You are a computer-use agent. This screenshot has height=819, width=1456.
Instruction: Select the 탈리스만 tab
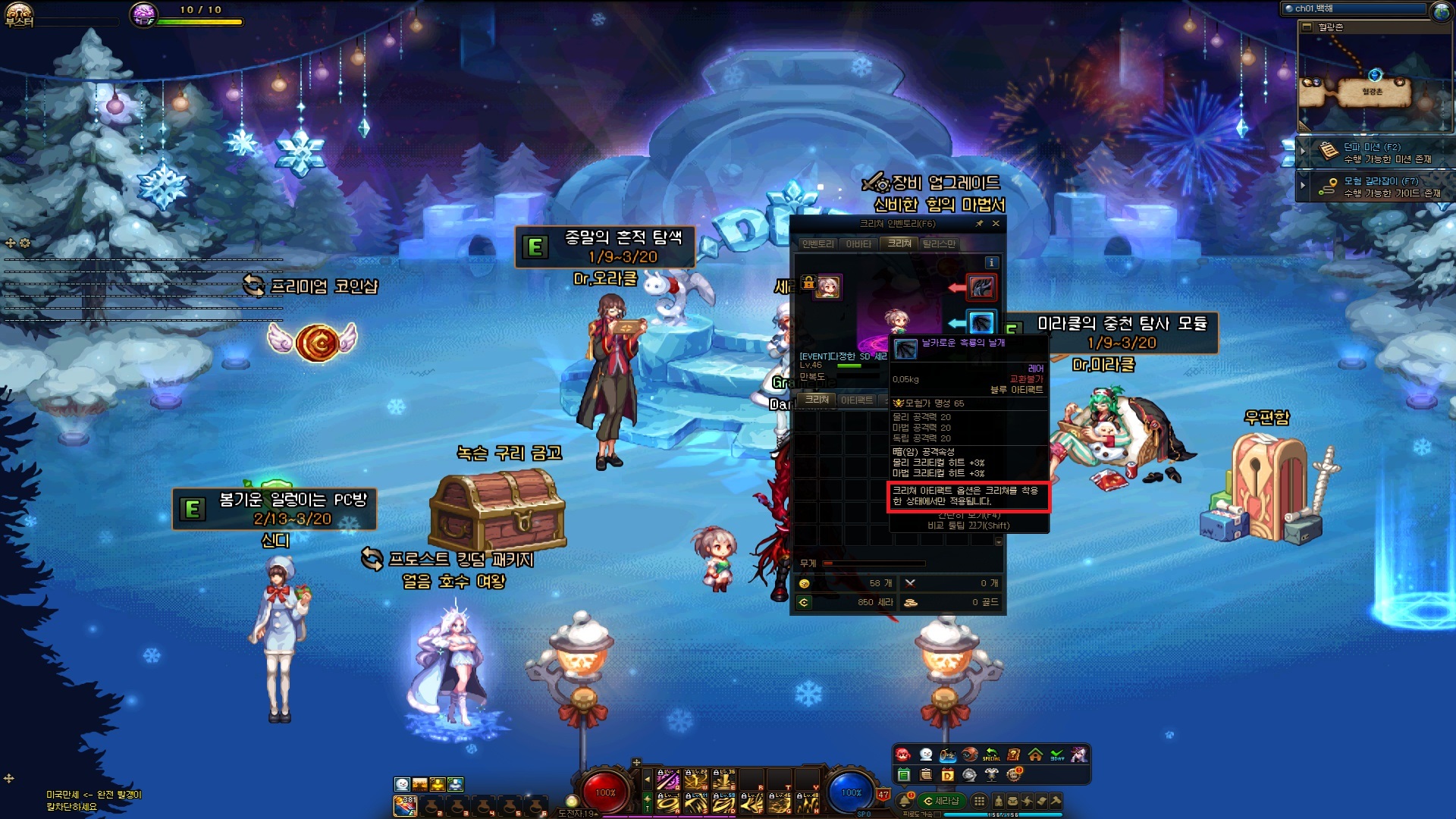pos(939,243)
